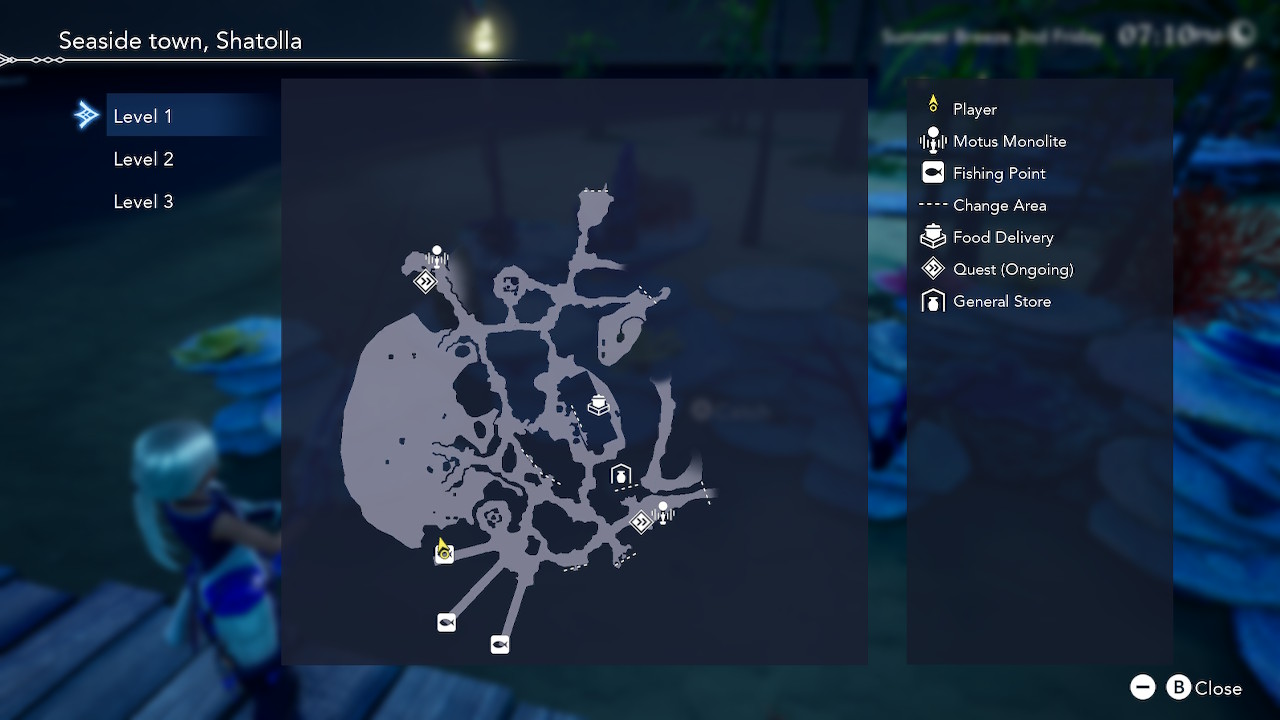Switch to the Level 2 map
The width and height of the screenshot is (1280, 720).
(x=143, y=159)
